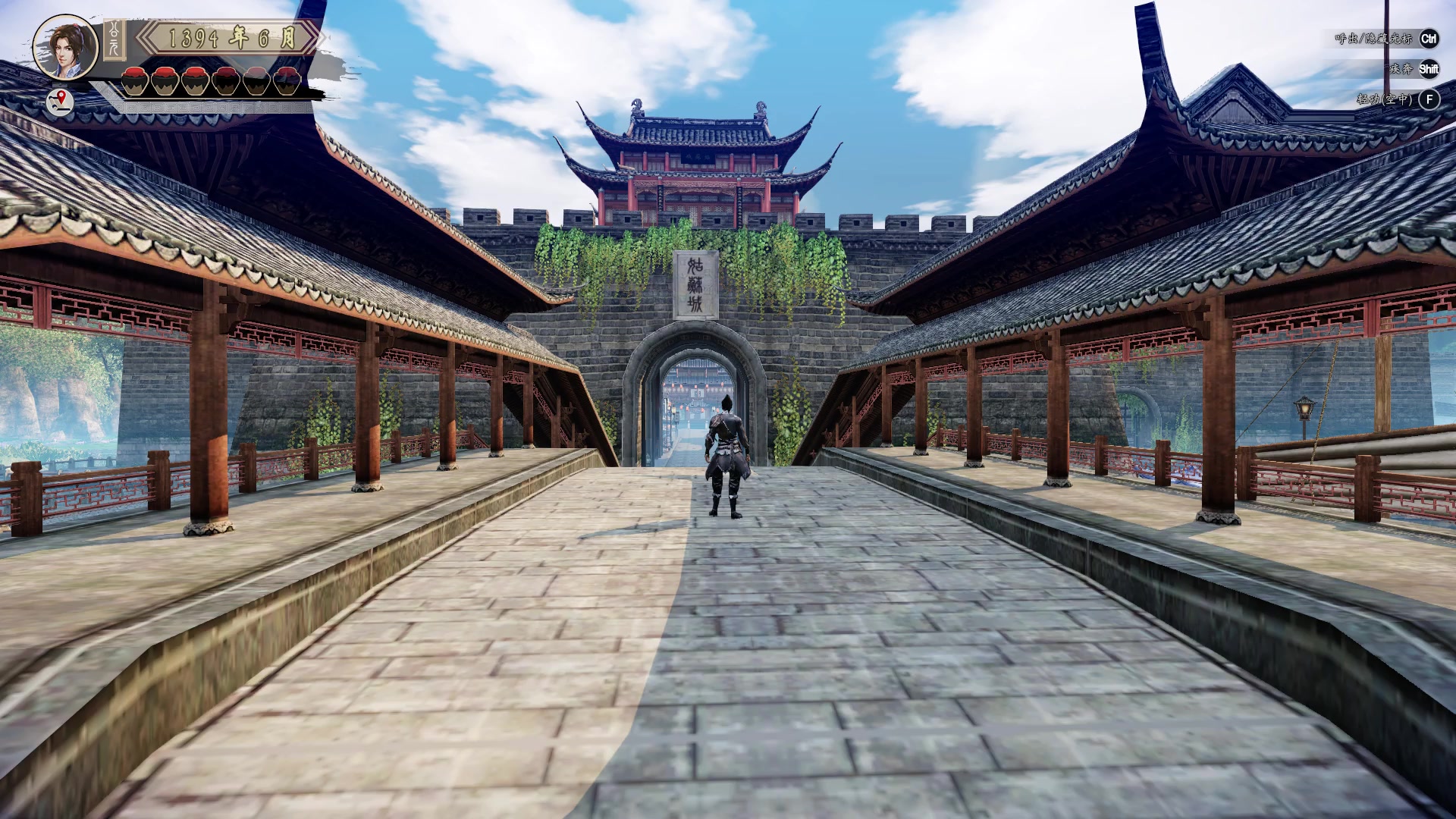The width and height of the screenshot is (1456, 819).
Task: Select the 轻功(空中) hint entry
Action: pyautogui.click(x=1385, y=99)
